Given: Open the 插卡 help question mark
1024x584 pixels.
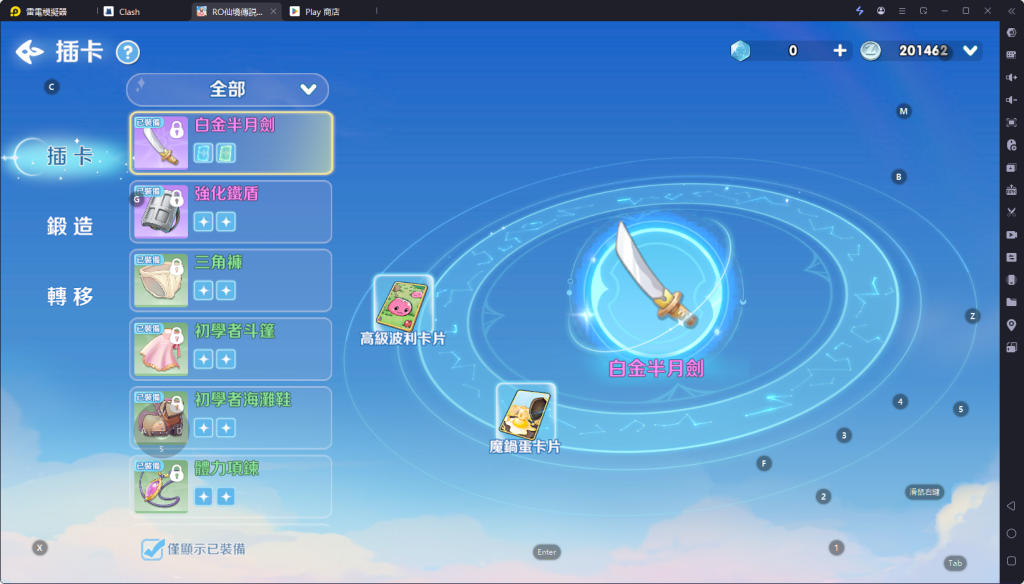Looking at the screenshot, I should (127, 52).
